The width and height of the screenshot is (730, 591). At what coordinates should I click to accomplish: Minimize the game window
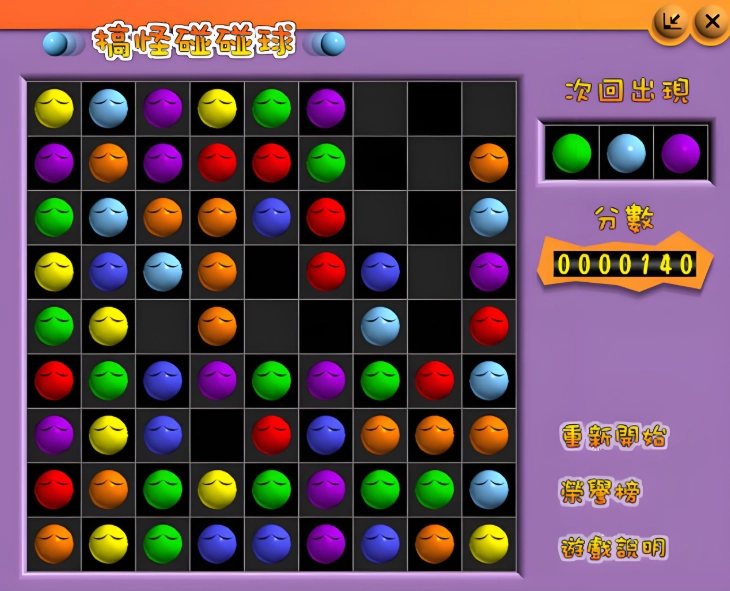click(670, 22)
